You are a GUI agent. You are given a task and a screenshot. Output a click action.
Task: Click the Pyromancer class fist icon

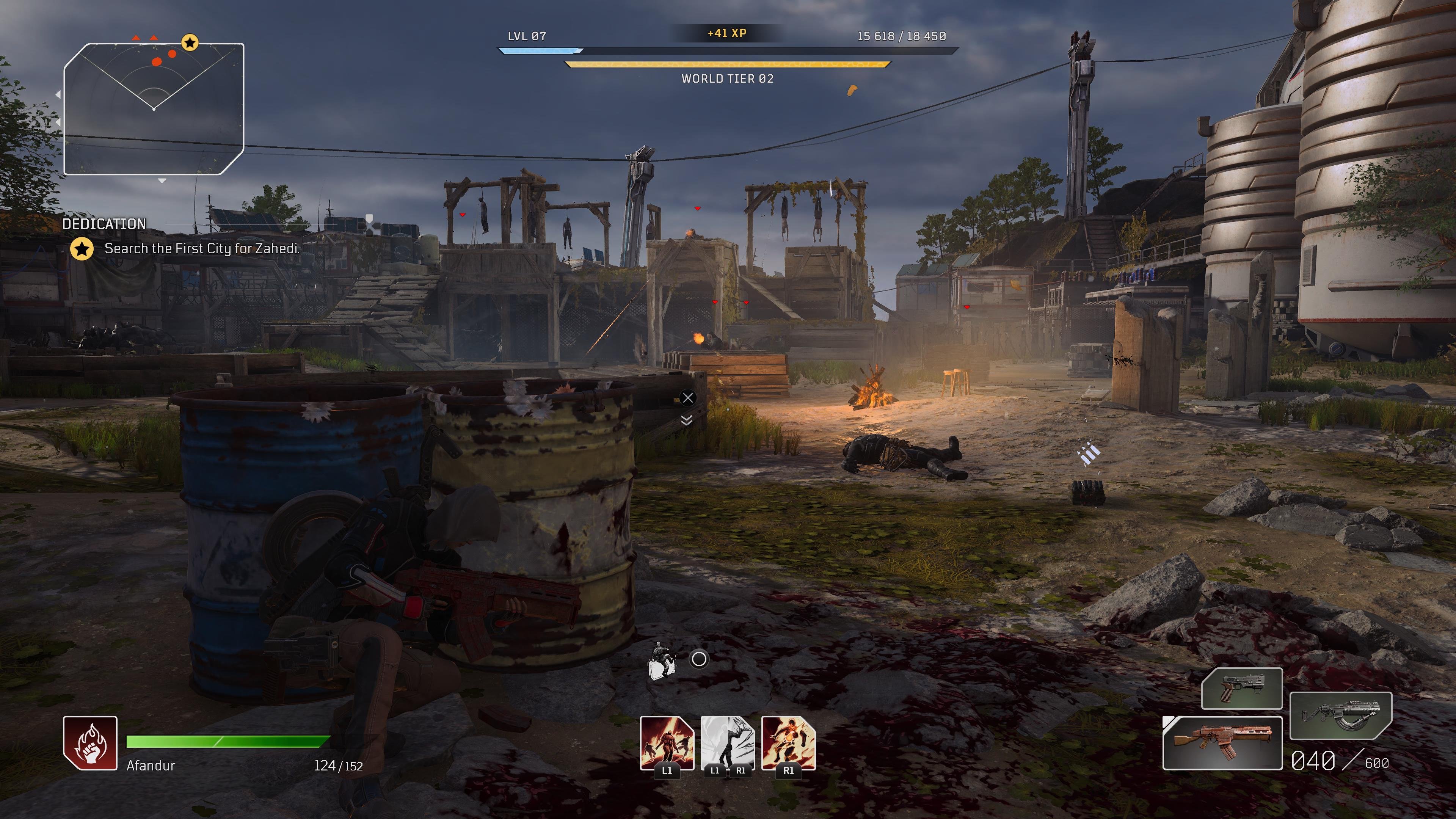91,743
